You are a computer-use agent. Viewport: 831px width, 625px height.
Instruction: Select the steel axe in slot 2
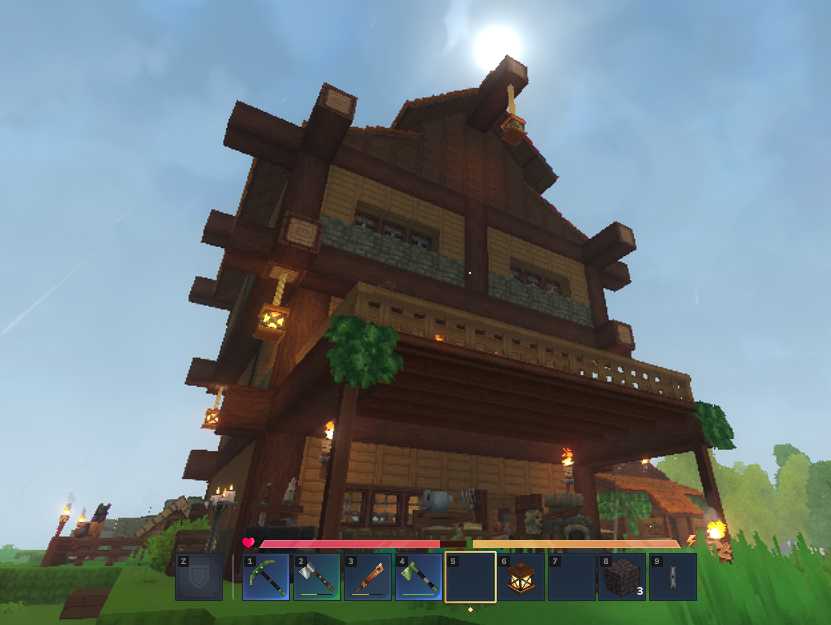[x=316, y=578]
